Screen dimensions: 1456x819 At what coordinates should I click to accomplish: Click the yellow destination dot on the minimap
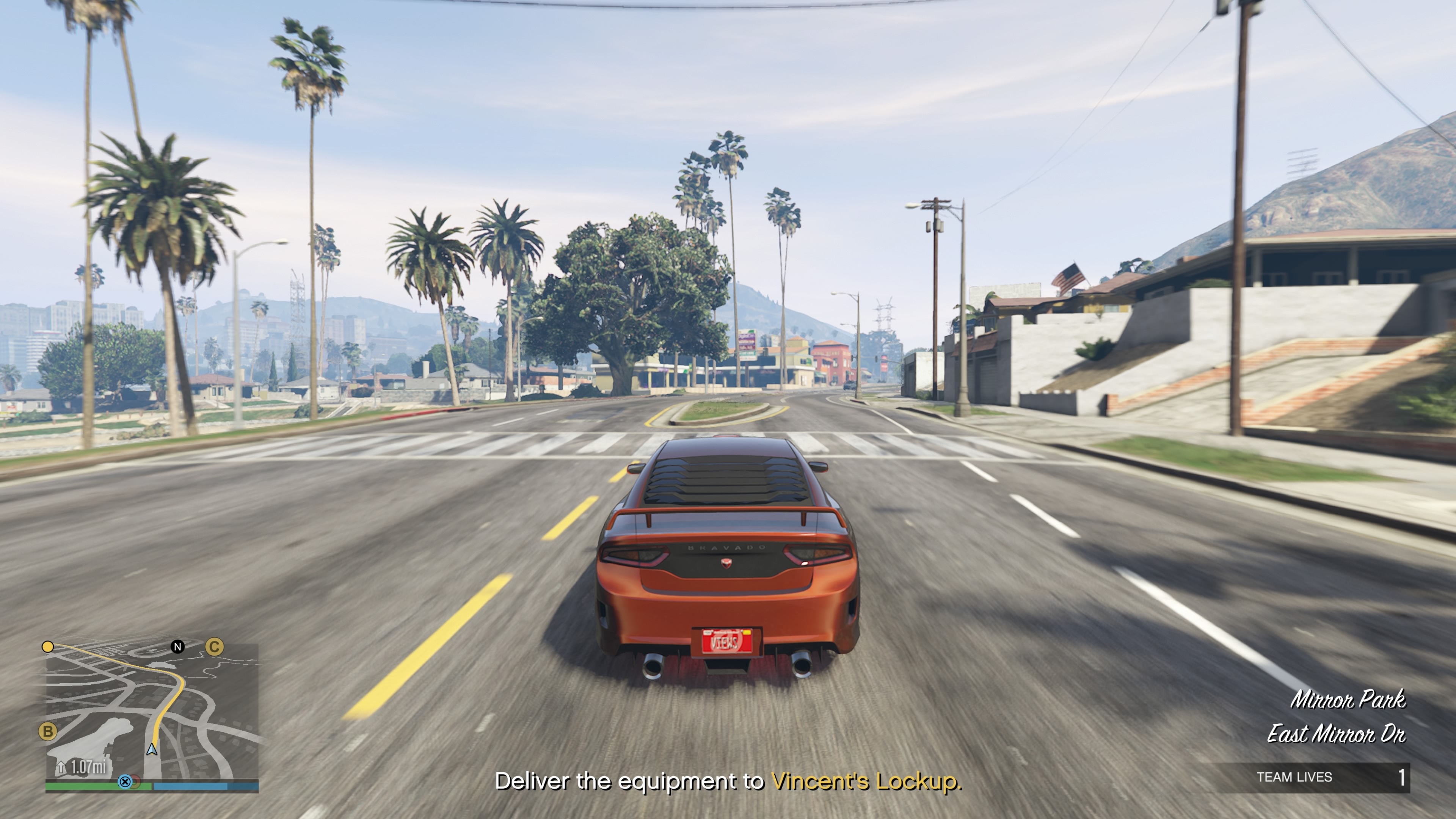[x=48, y=646]
